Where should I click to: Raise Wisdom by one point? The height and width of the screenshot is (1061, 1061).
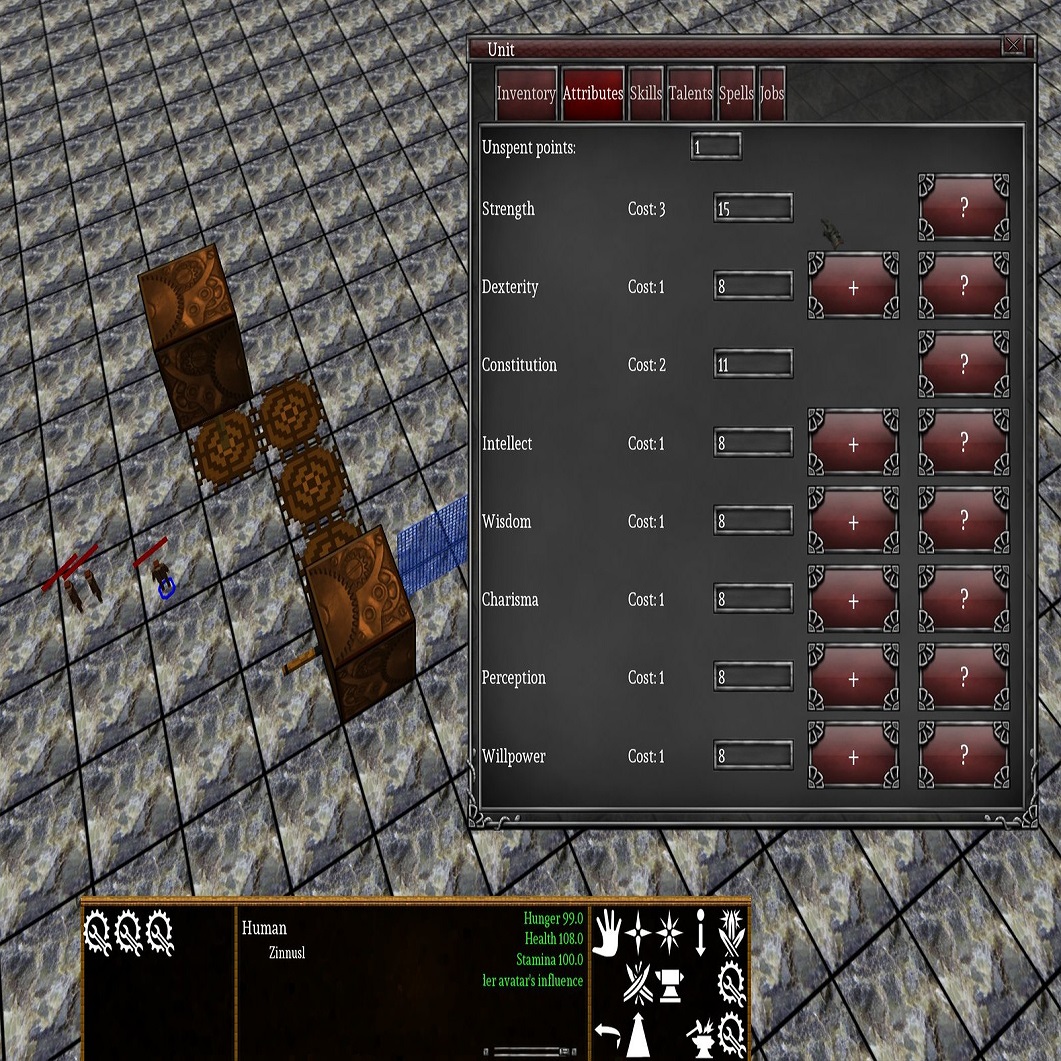(853, 521)
